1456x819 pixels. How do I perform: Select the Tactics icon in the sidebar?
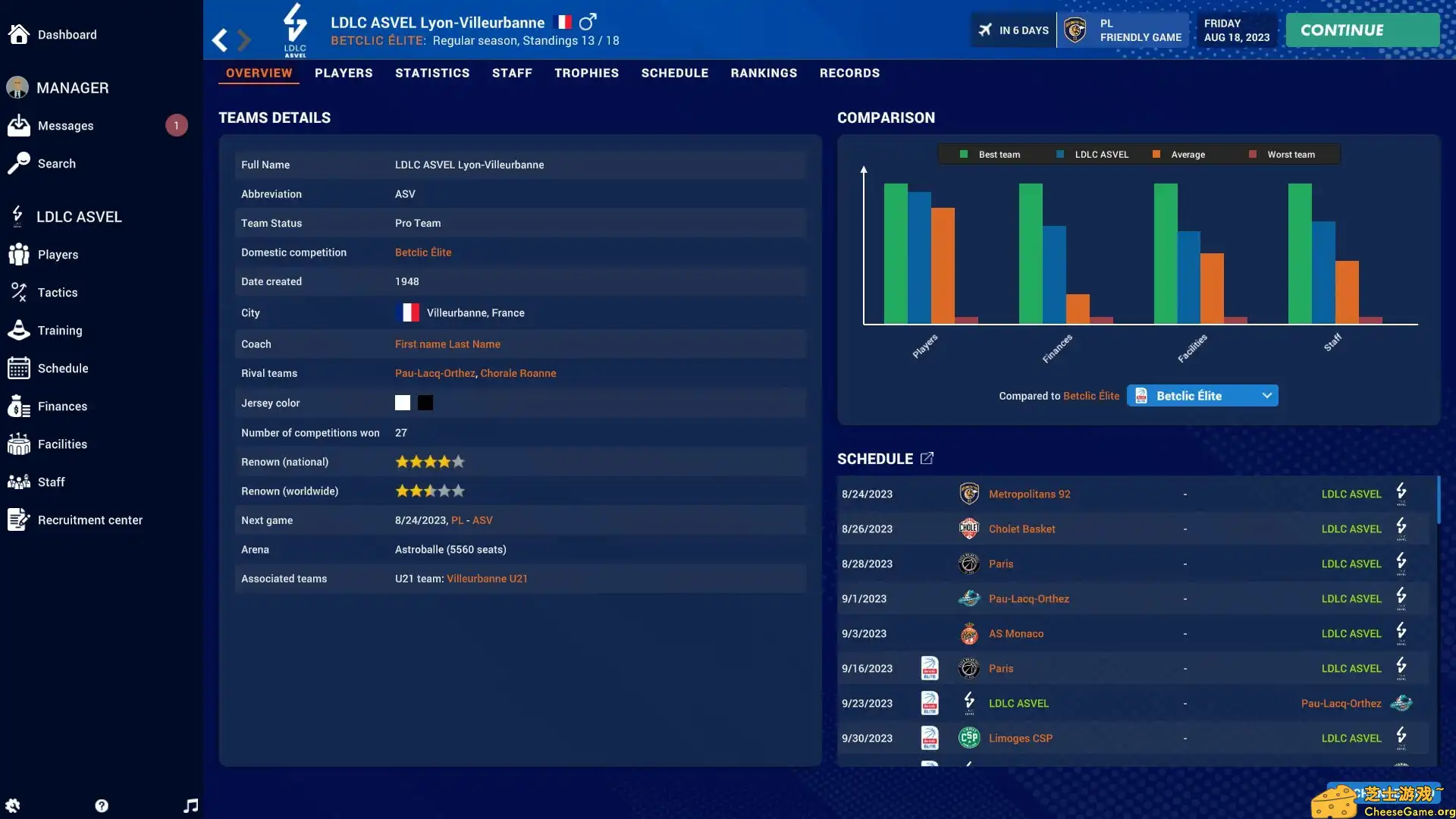point(18,292)
